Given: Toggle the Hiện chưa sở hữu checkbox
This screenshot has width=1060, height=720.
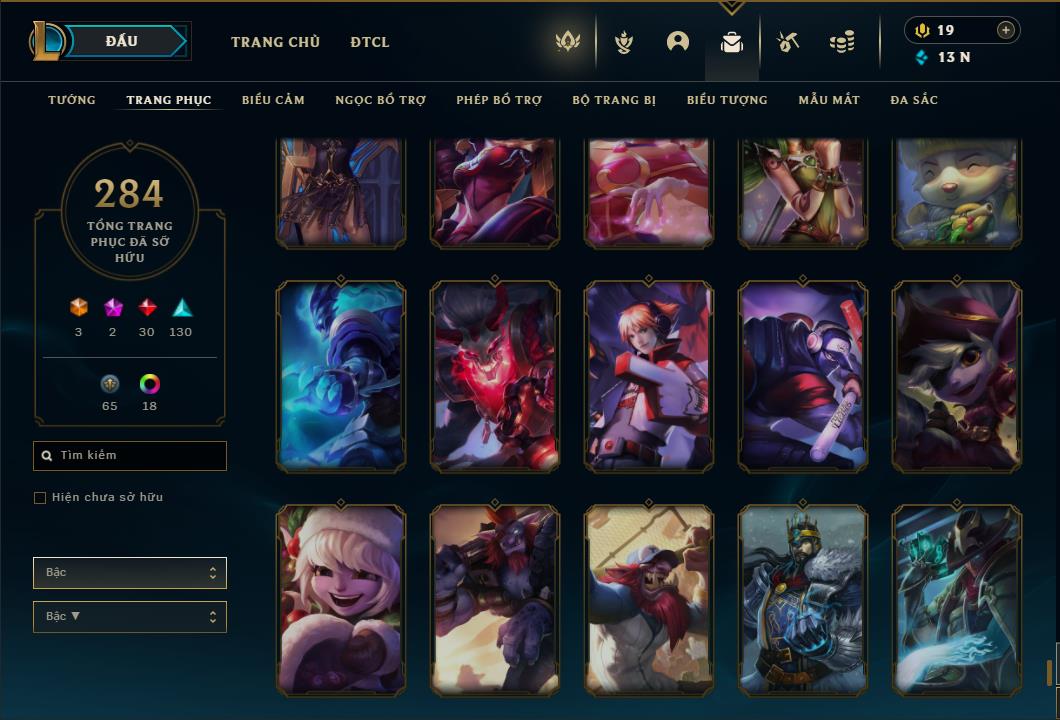Looking at the screenshot, I should click(x=40, y=498).
